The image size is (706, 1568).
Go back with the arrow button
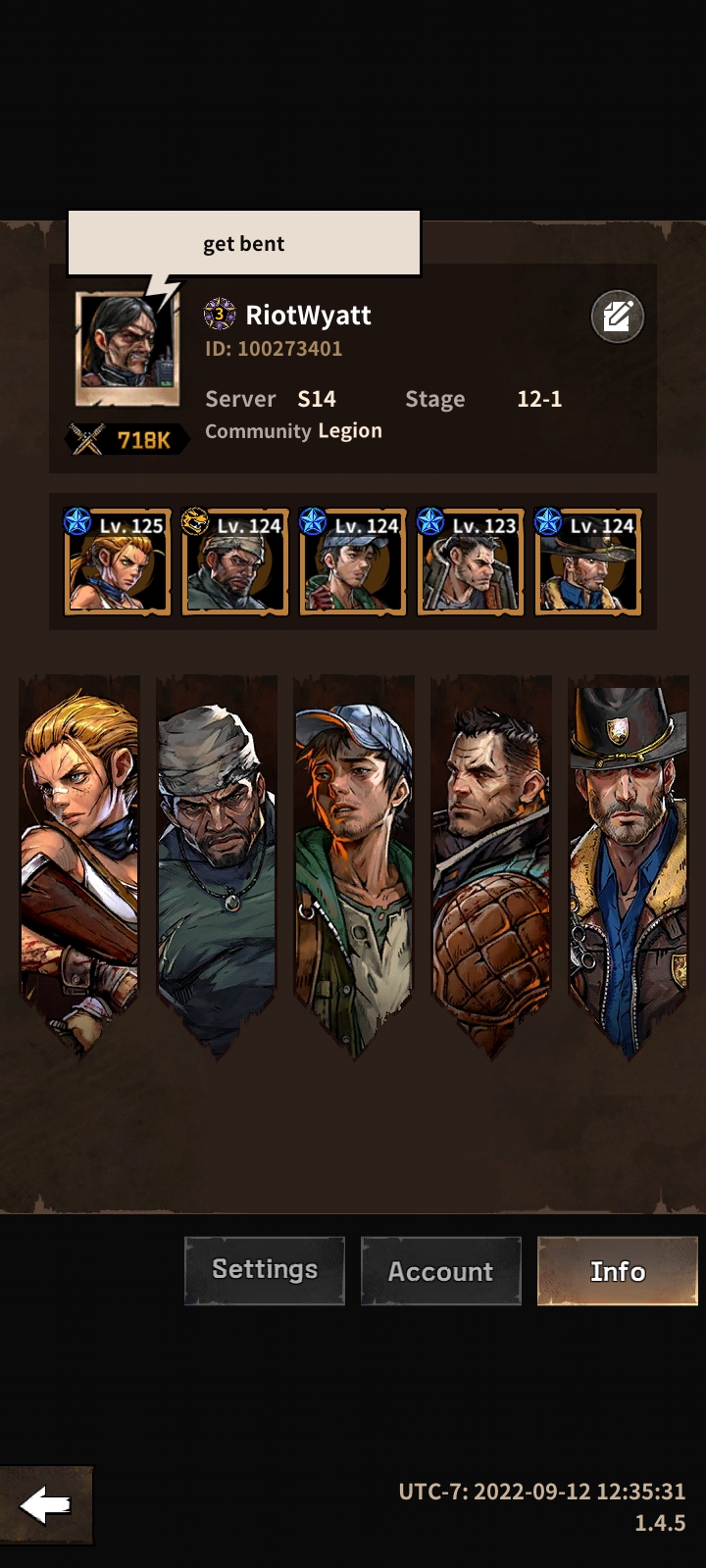(46, 1505)
